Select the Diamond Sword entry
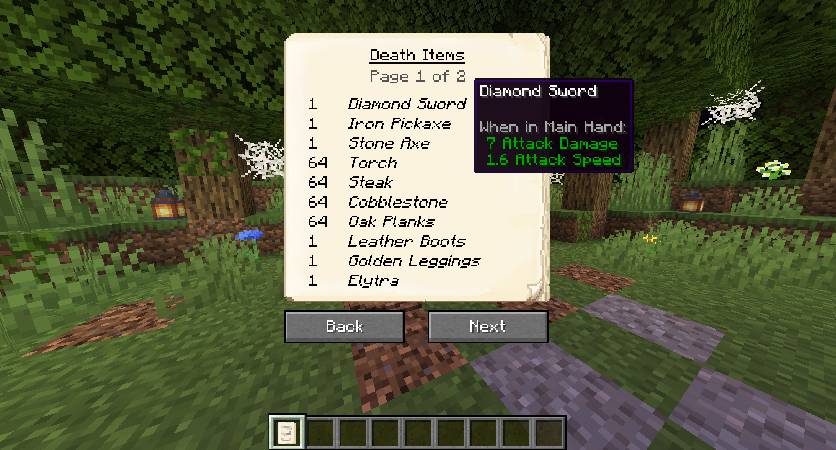836x450 pixels. pos(406,104)
